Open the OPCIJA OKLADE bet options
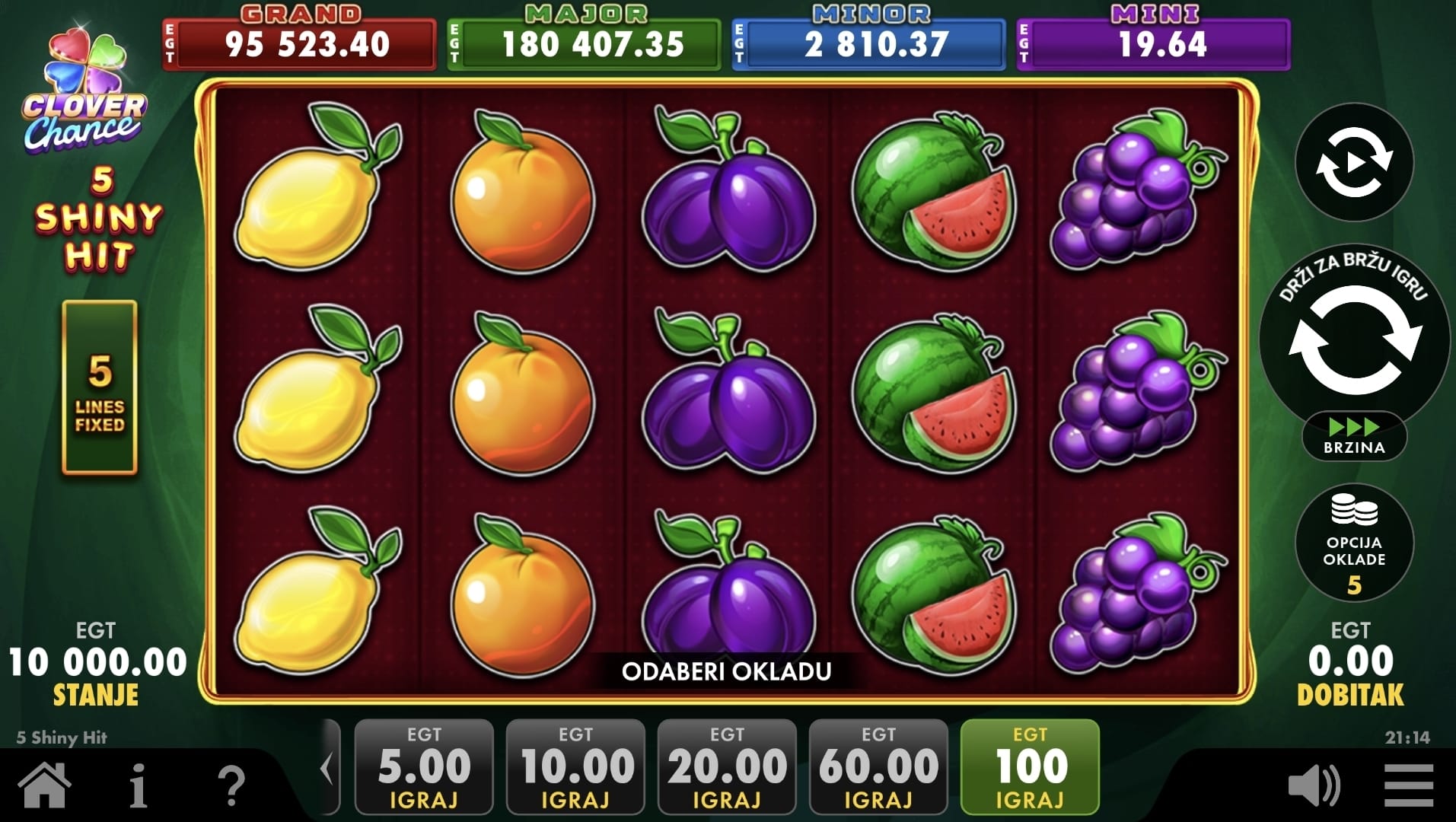The height and width of the screenshot is (822, 1456). (1354, 543)
